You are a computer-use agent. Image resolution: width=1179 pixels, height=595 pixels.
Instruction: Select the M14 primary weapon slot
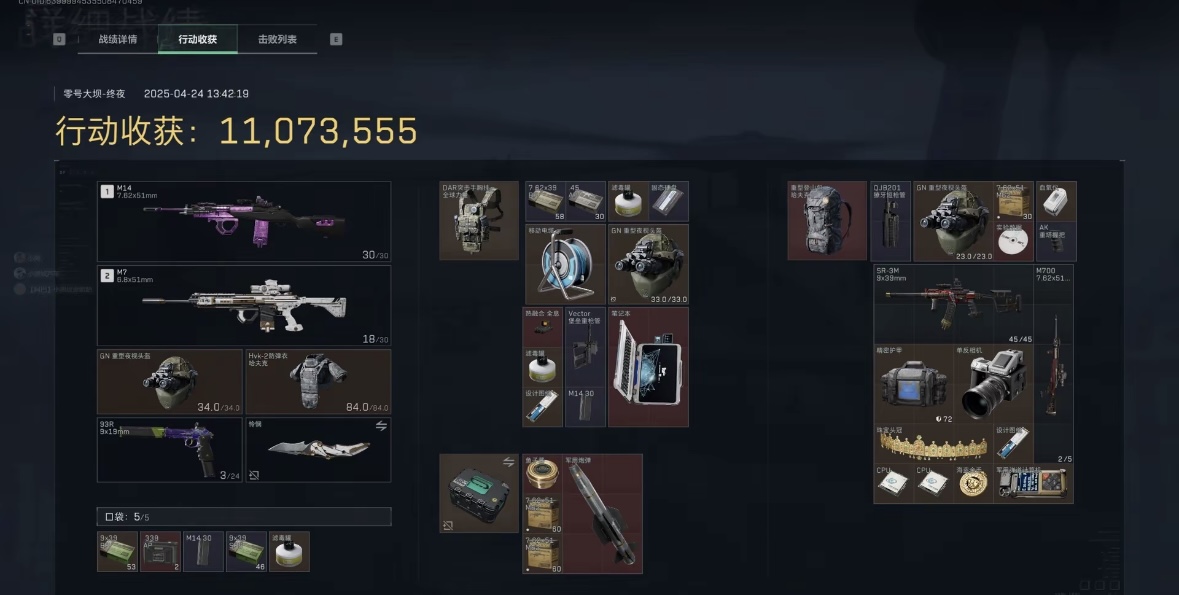point(244,221)
